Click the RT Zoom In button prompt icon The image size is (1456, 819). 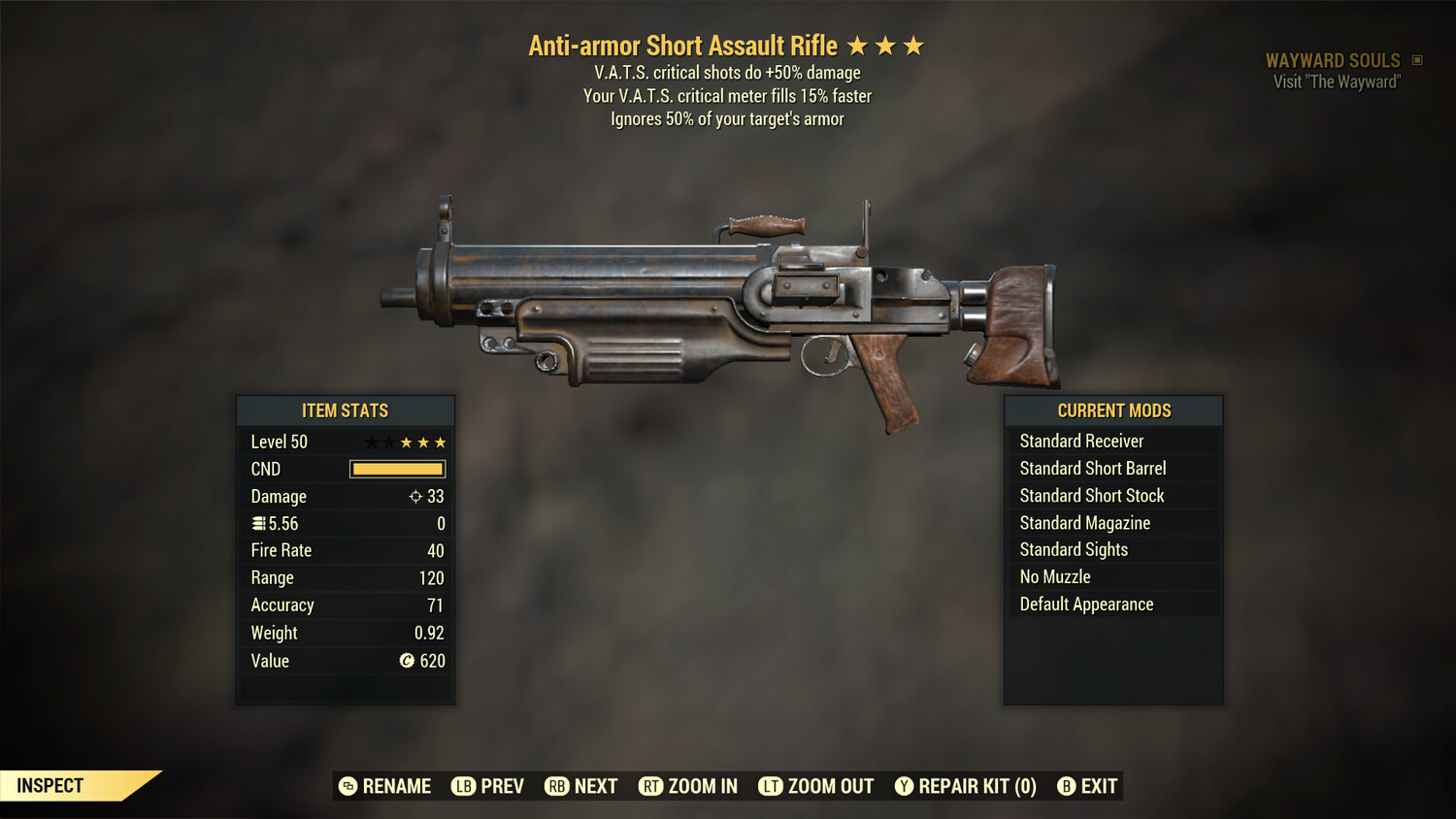[652, 786]
